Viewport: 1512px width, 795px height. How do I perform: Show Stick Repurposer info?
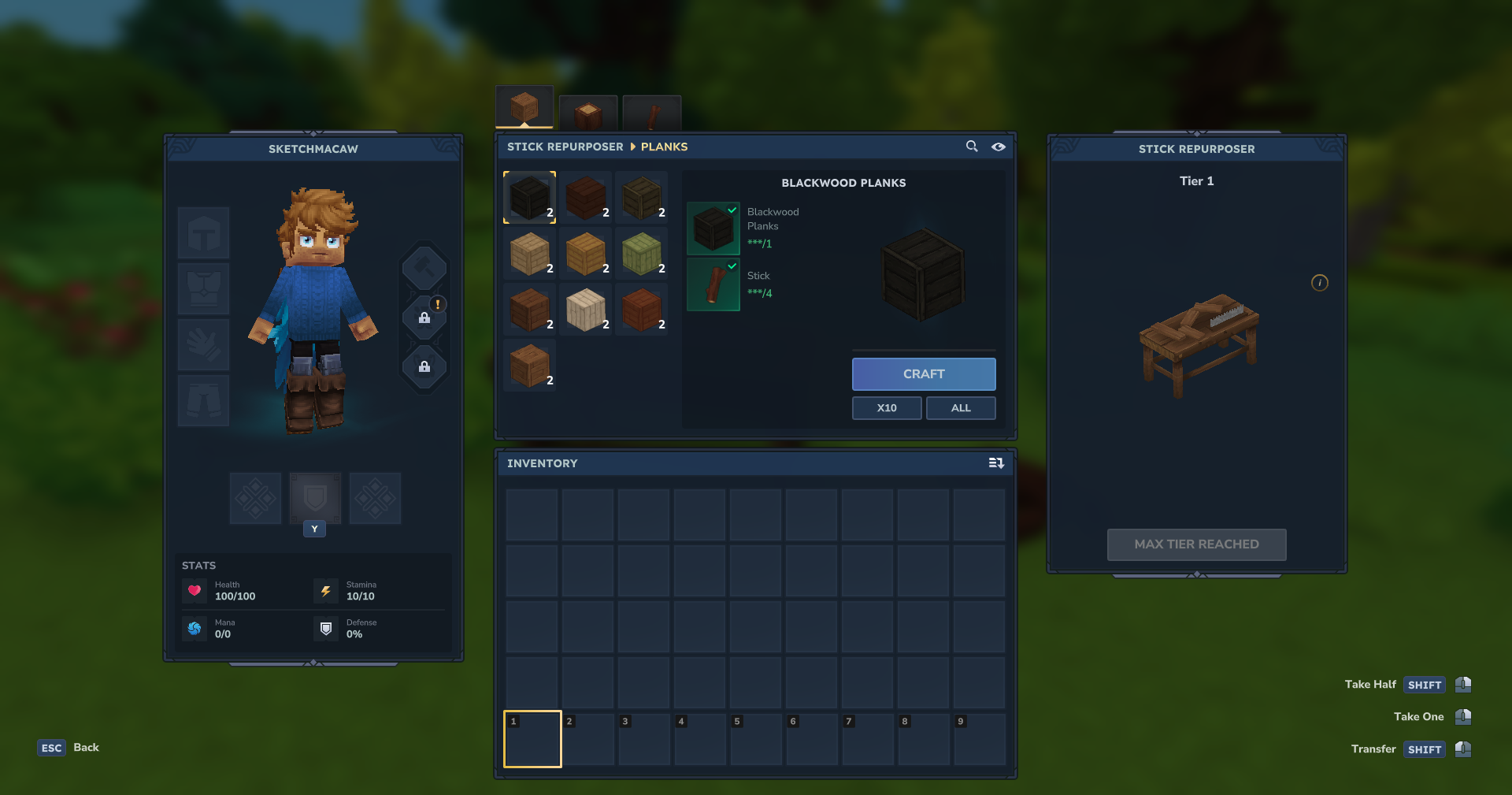click(x=1320, y=283)
